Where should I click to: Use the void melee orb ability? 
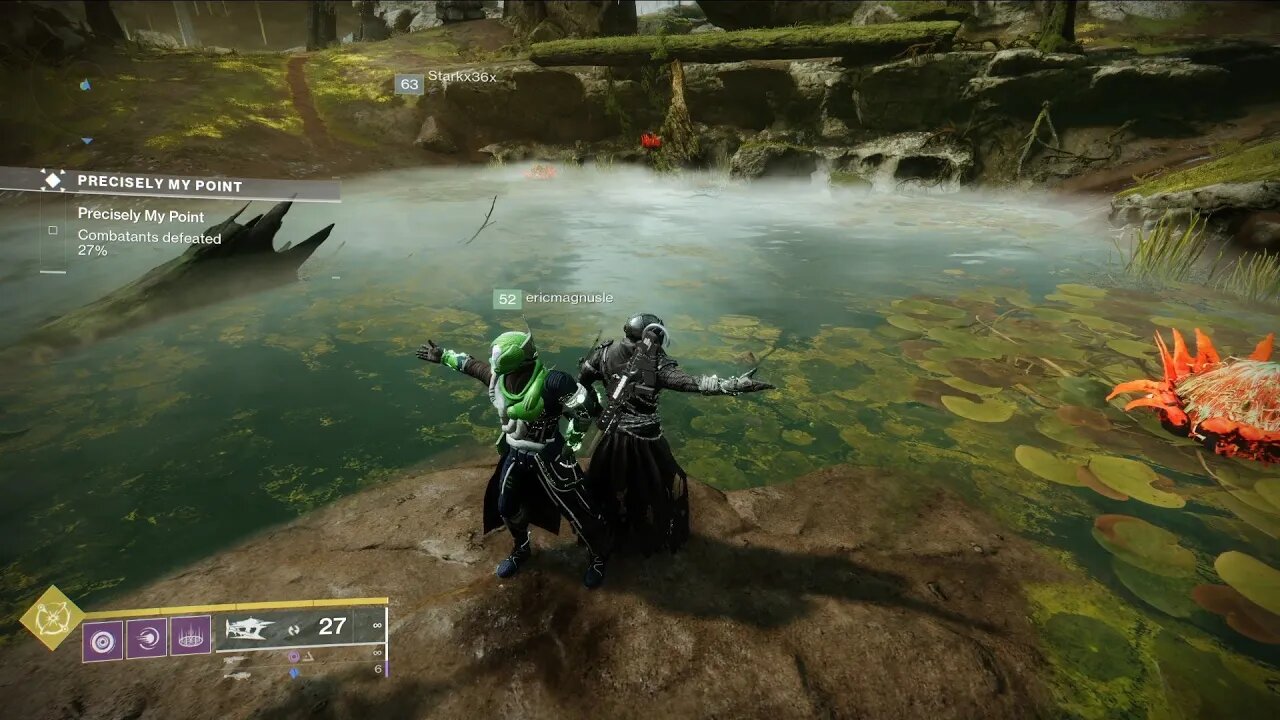pyautogui.click(x=147, y=638)
